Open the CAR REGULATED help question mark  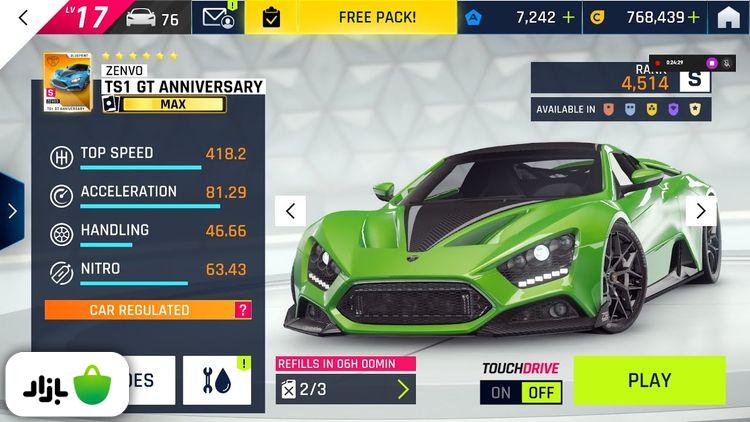pyautogui.click(x=243, y=310)
